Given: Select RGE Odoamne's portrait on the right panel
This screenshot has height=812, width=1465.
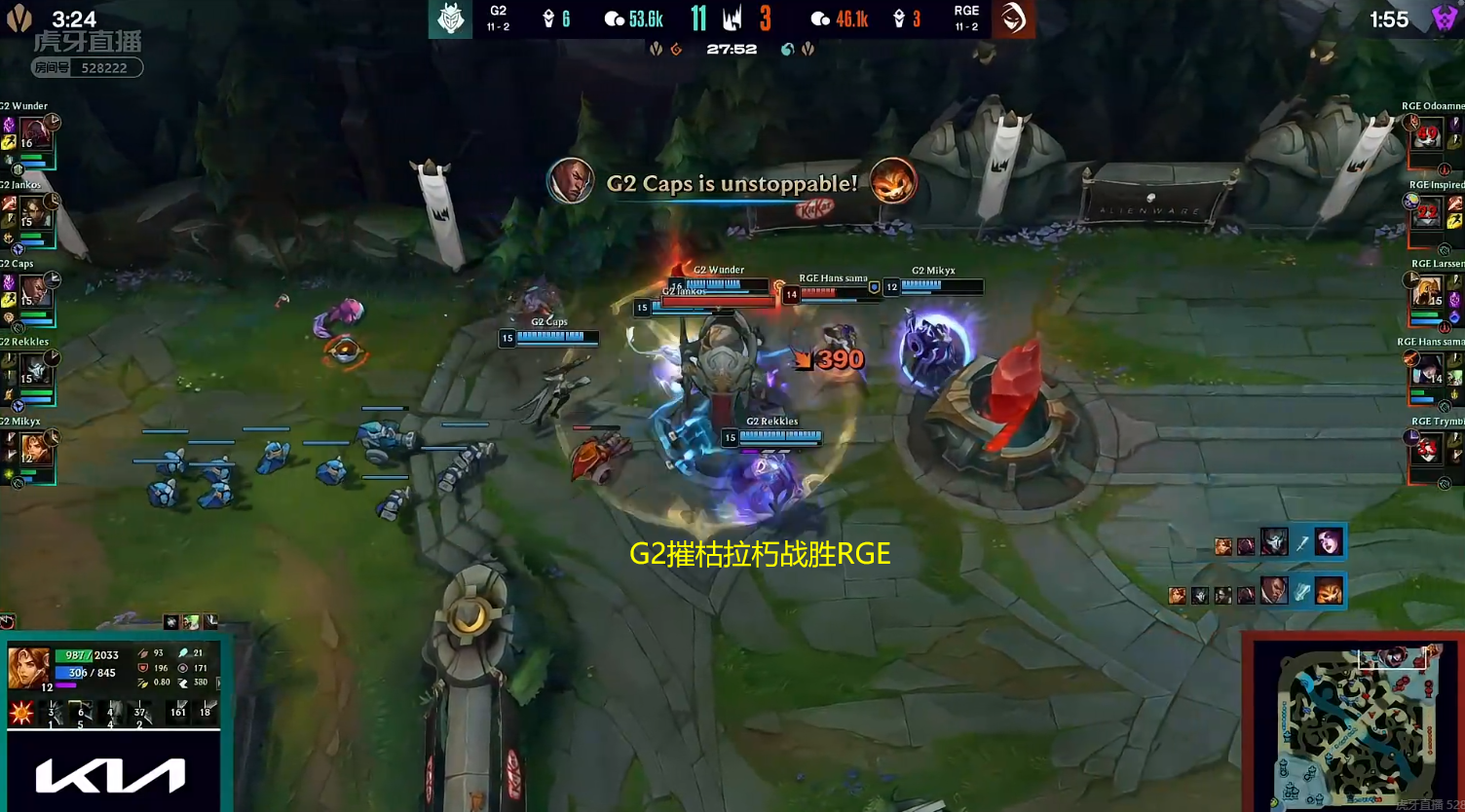Looking at the screenshot, I should tap(1428, 133).
